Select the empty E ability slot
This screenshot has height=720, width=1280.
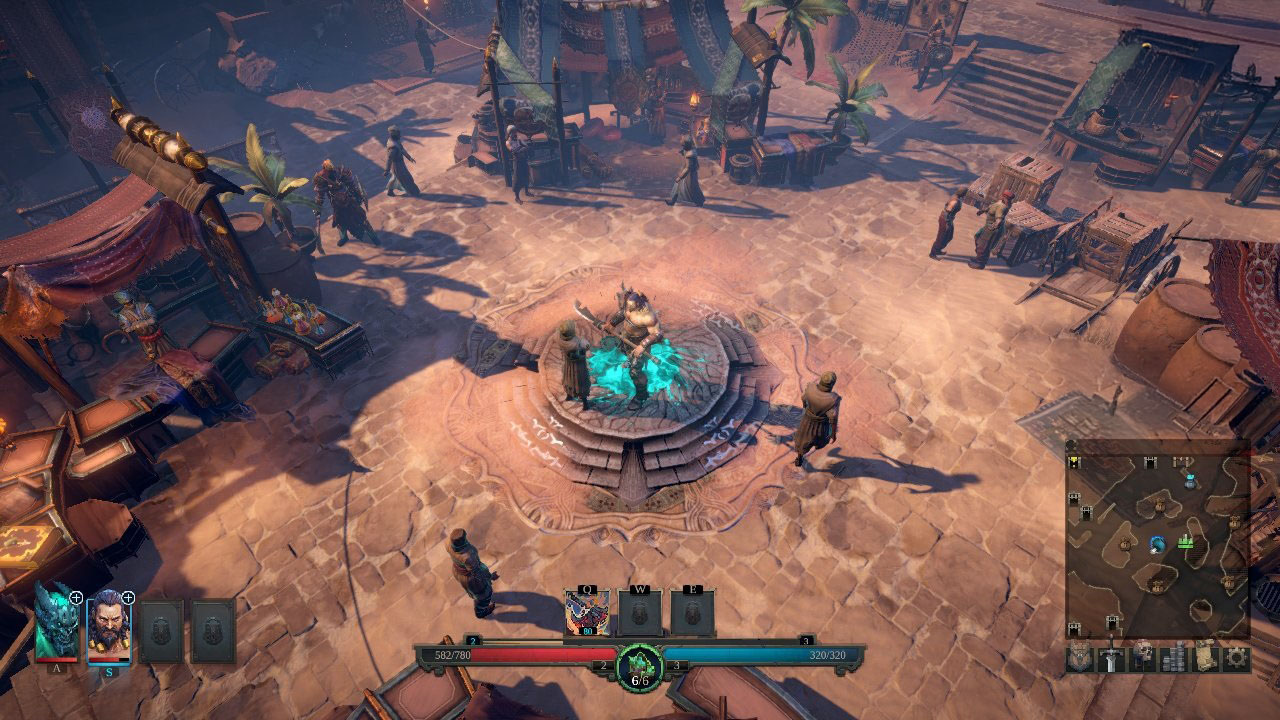(x=692, y=612)
